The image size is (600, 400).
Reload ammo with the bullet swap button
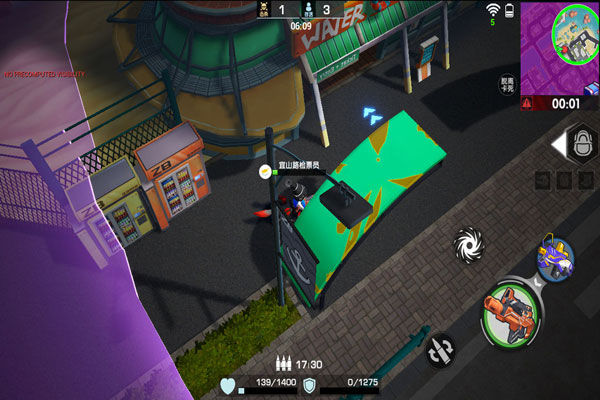pyautogui.click(x=441, y=349)
